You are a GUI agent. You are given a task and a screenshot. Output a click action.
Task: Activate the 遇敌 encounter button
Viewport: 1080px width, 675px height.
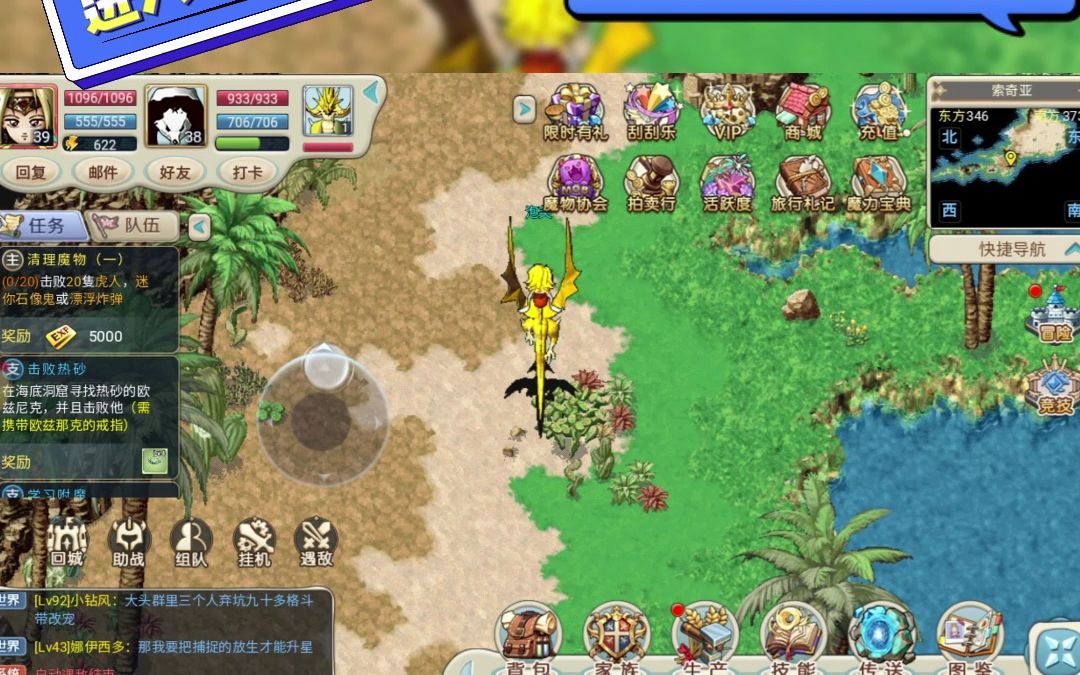[316, 544]
